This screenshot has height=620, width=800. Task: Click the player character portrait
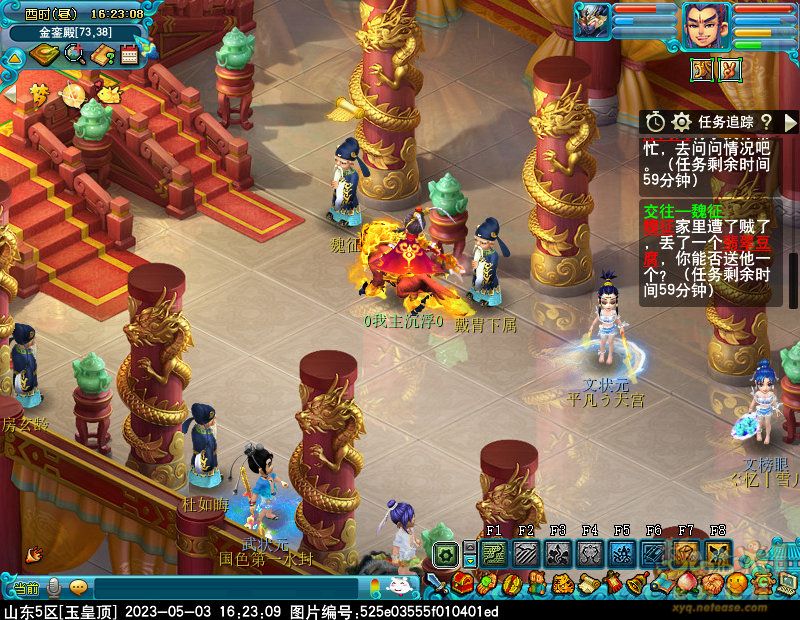[706, 26]
